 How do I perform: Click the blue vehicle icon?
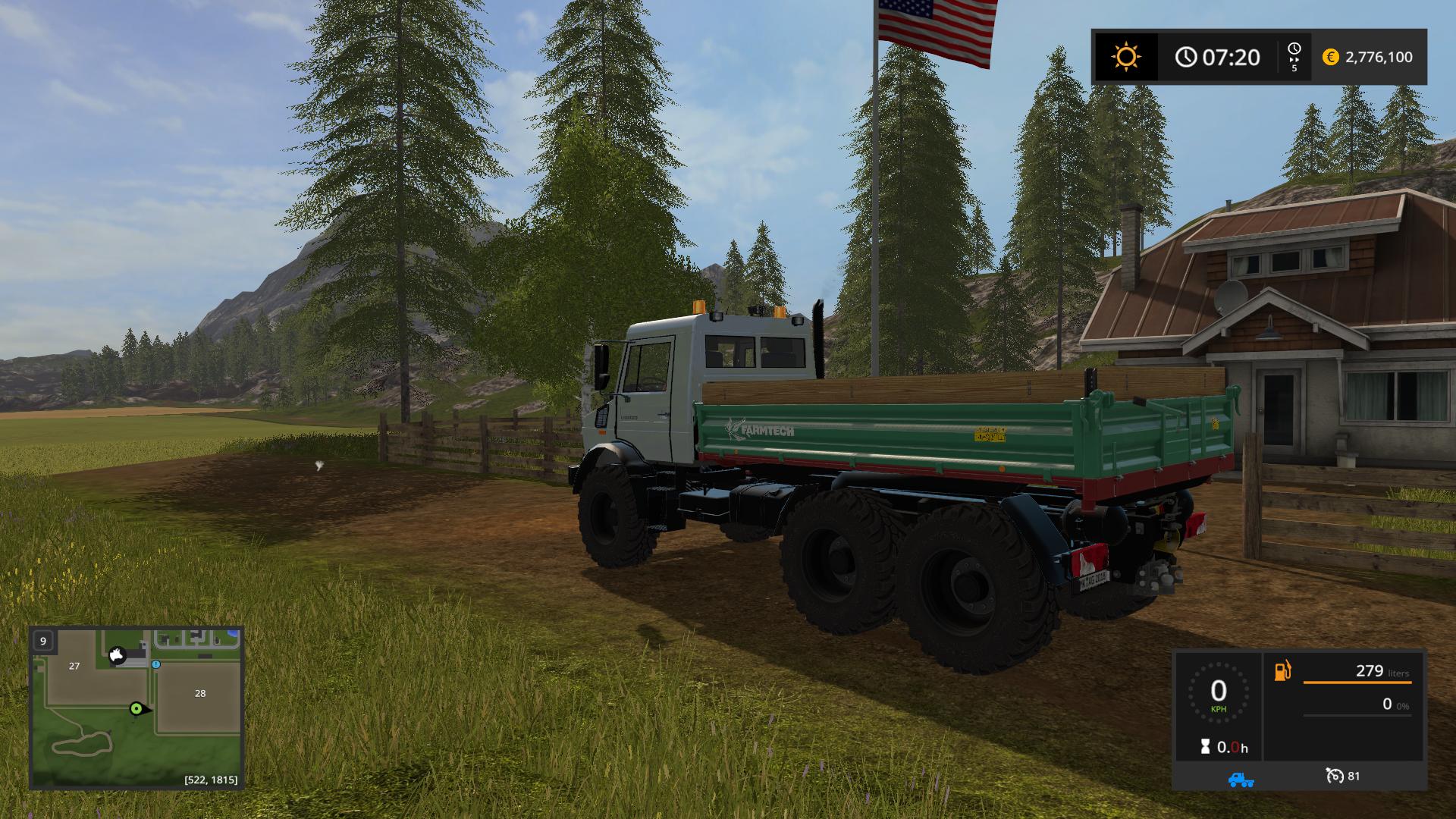click(x=1241, y=779)
